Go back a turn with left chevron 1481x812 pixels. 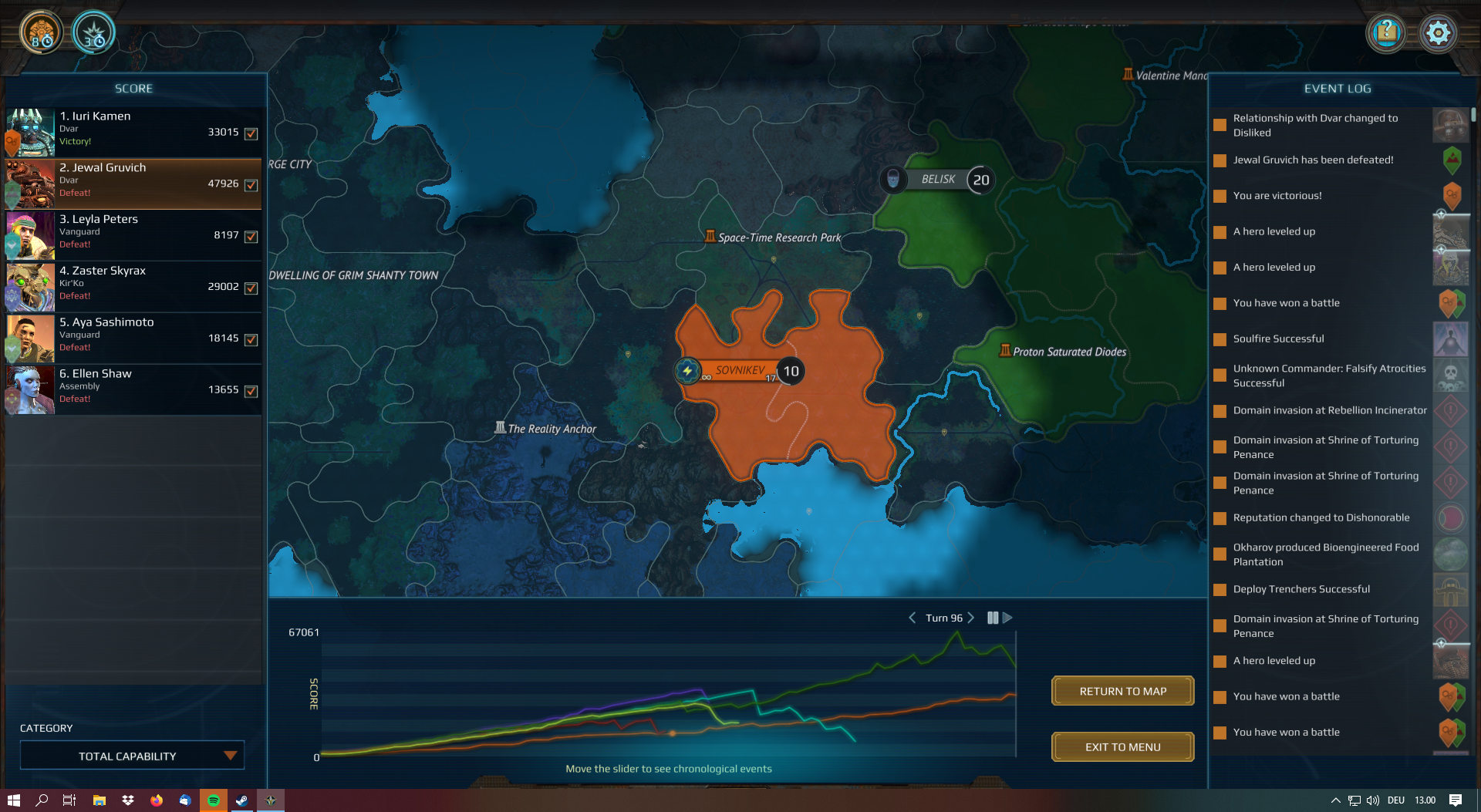913,618
